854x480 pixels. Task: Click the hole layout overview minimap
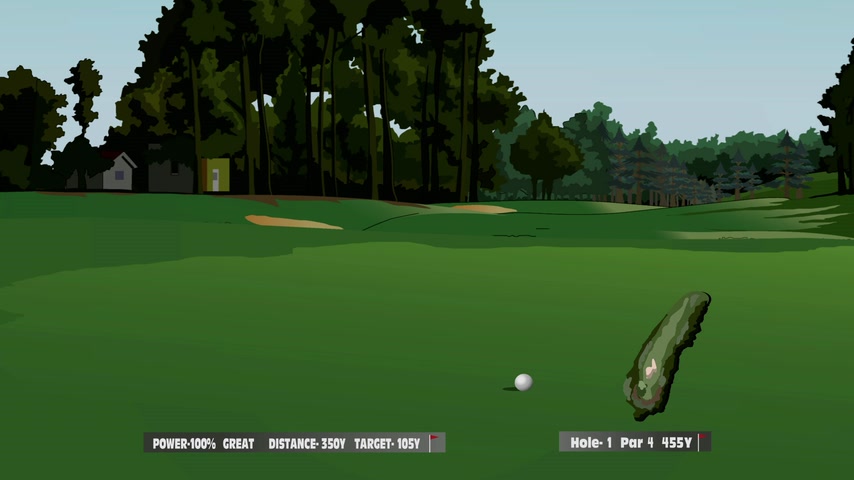666,355
